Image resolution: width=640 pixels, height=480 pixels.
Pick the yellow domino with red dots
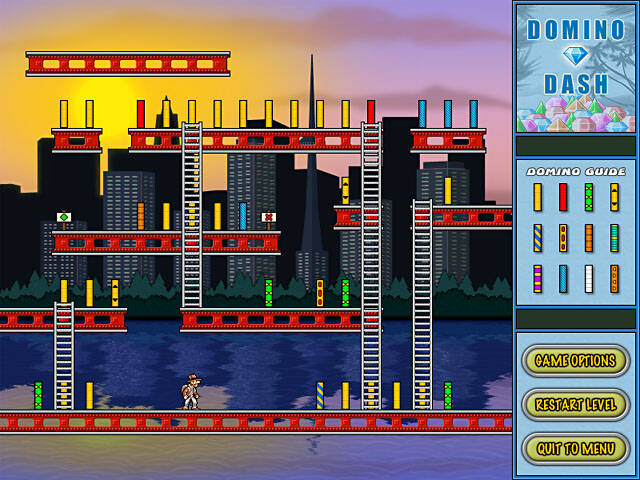point(563,238)
